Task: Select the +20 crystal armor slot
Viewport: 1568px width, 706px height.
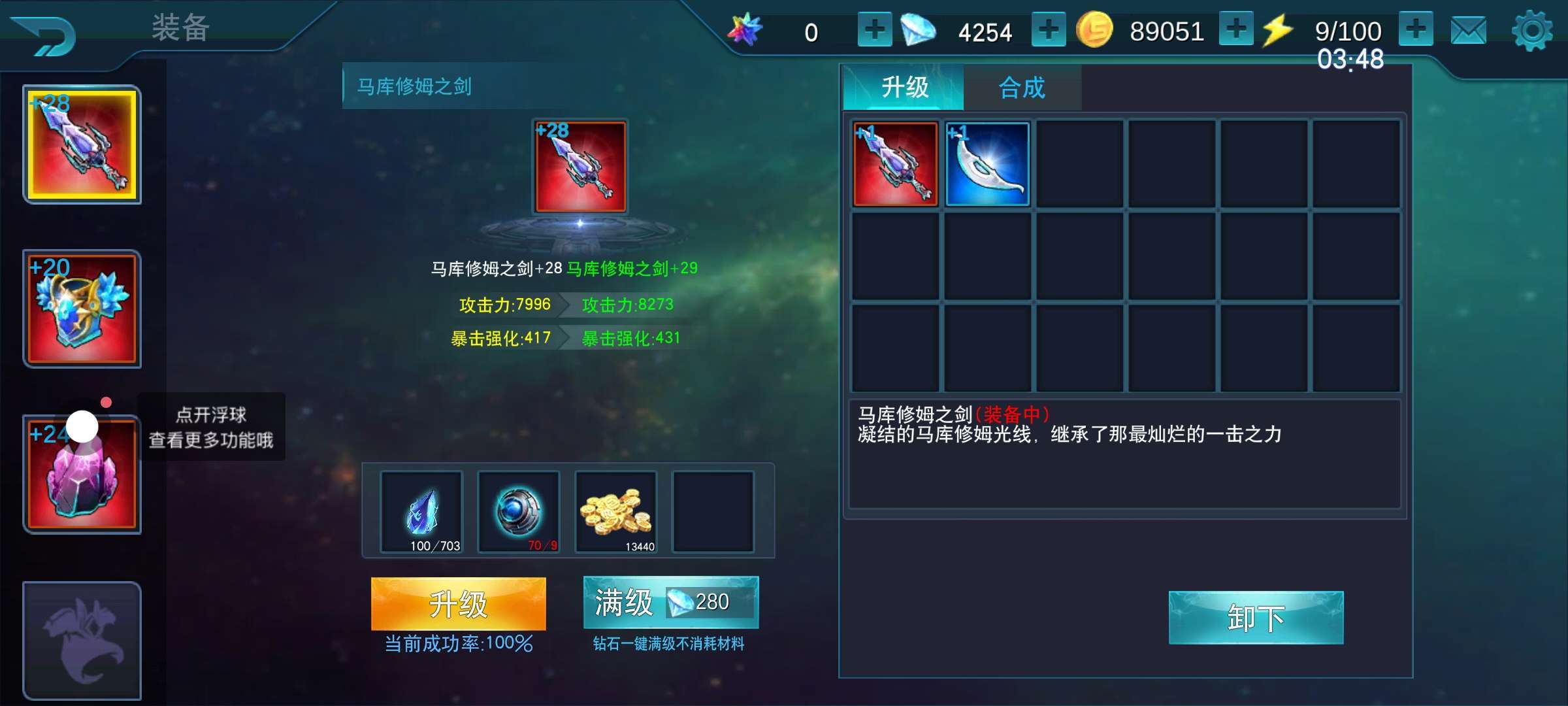Action: pos(82,309)
